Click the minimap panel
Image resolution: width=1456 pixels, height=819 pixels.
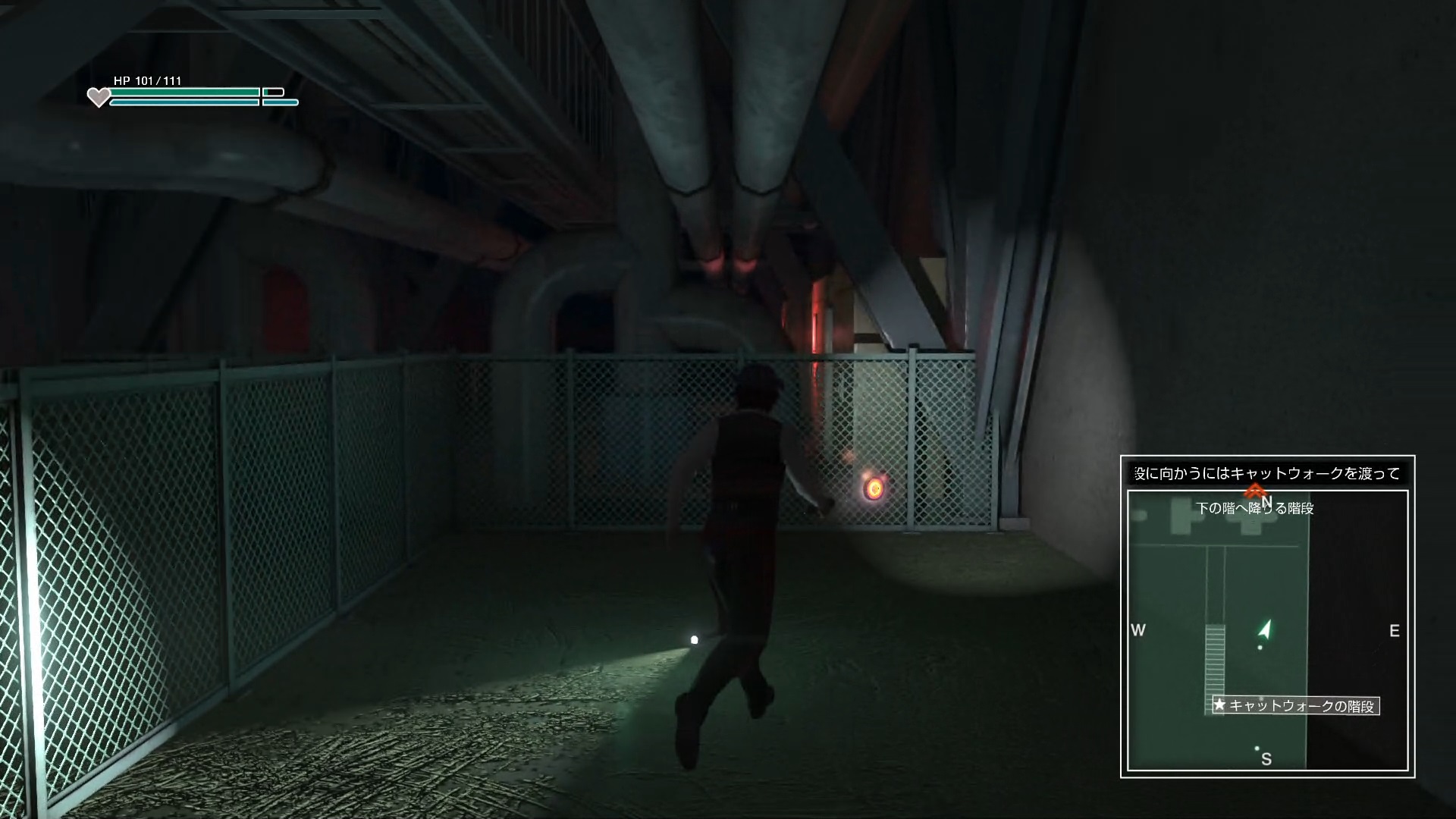click(1267, 631)
